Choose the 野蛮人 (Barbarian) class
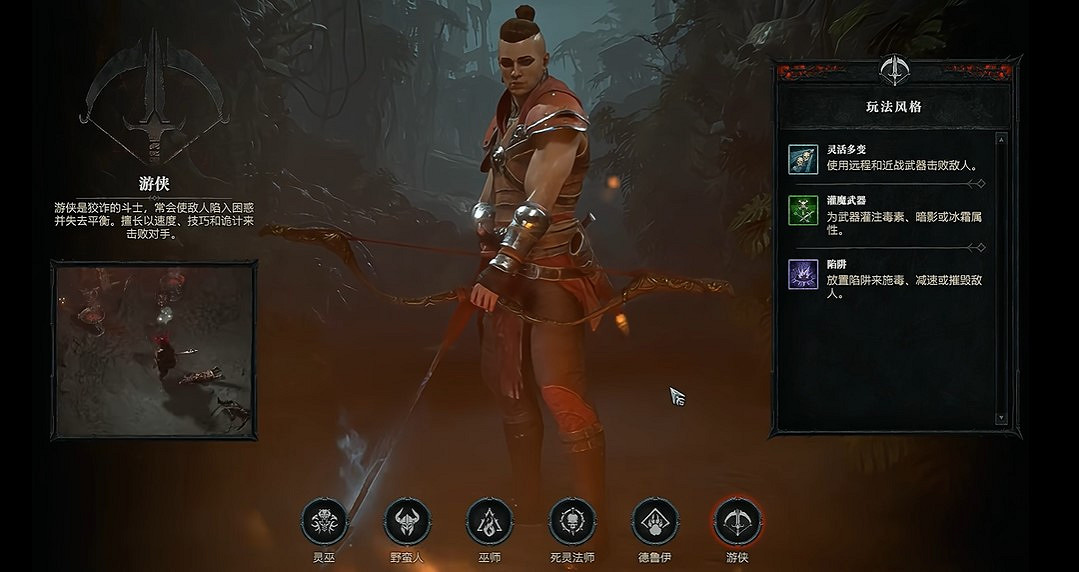The height and width of the screenshot is (572, 1079). 407,521
